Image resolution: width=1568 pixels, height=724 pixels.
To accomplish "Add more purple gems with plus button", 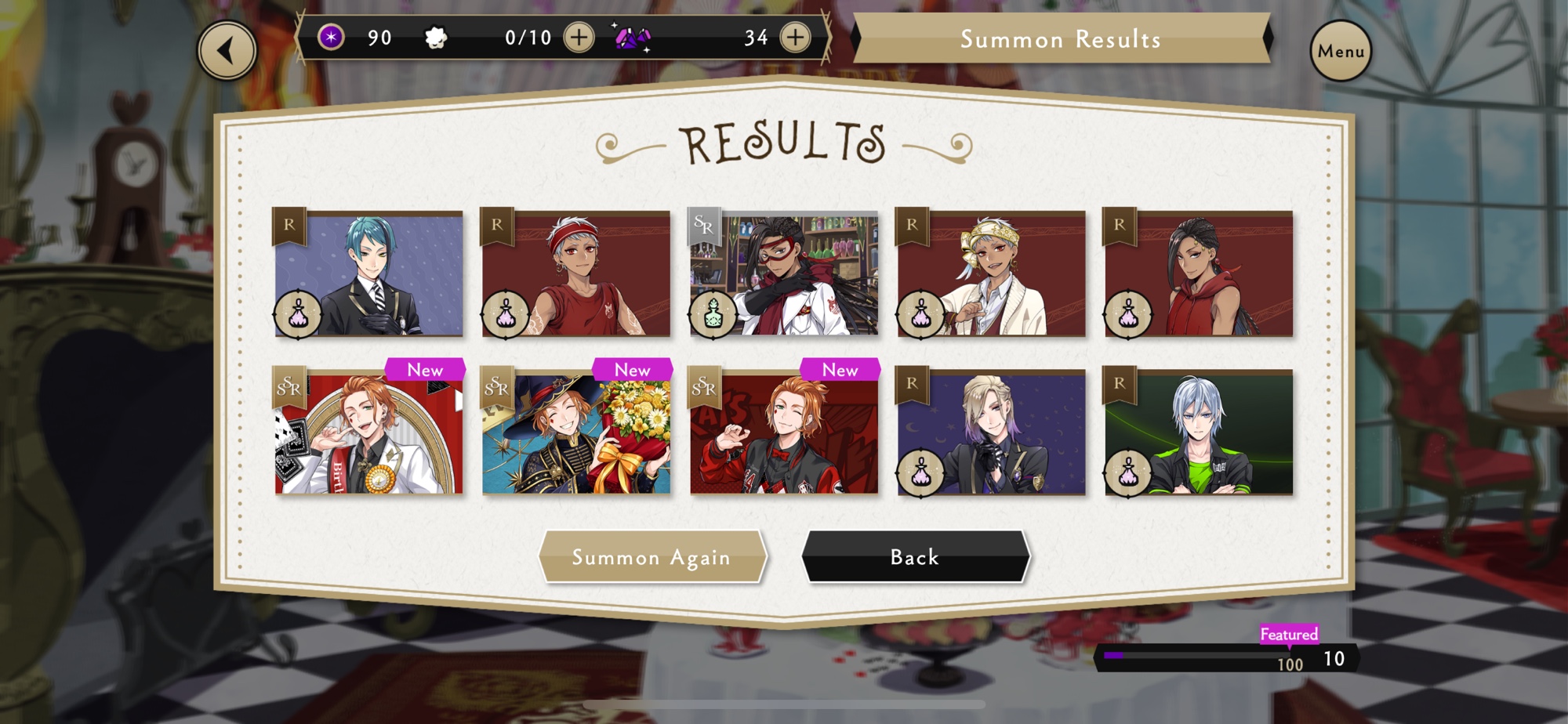I will click(796, 38).
